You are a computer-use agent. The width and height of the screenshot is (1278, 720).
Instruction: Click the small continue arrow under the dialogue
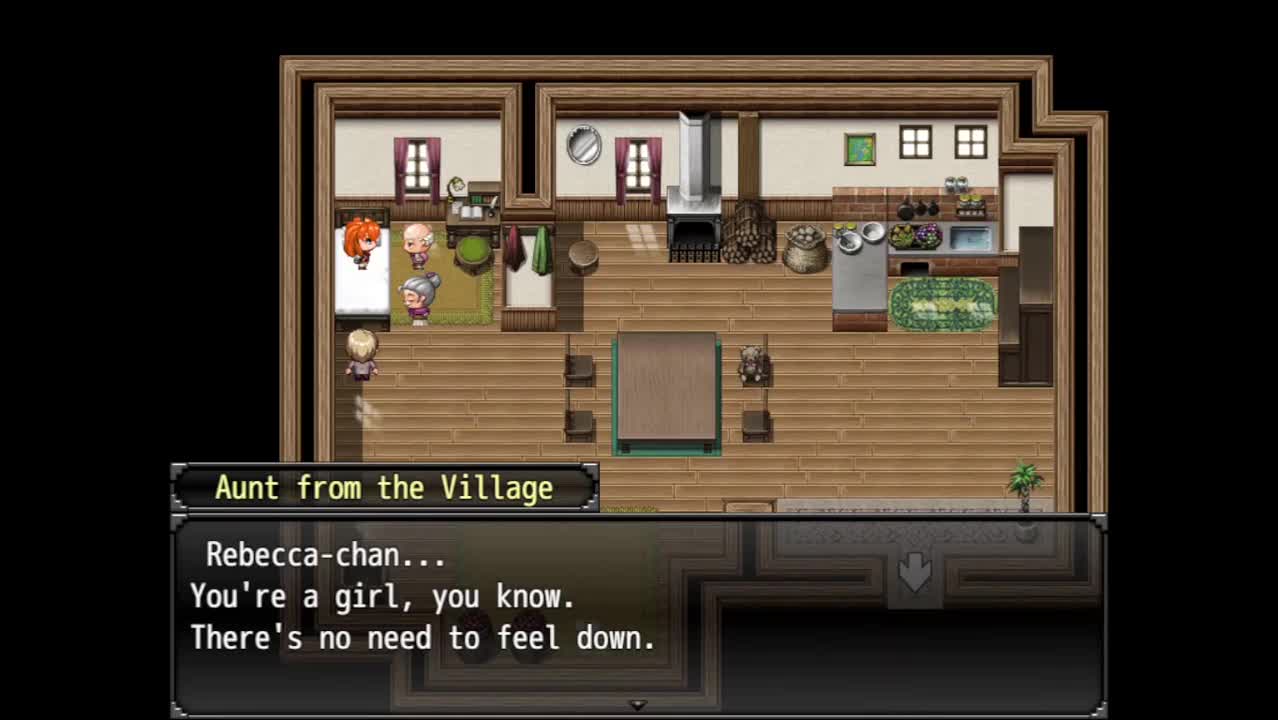tap(637, 705)
